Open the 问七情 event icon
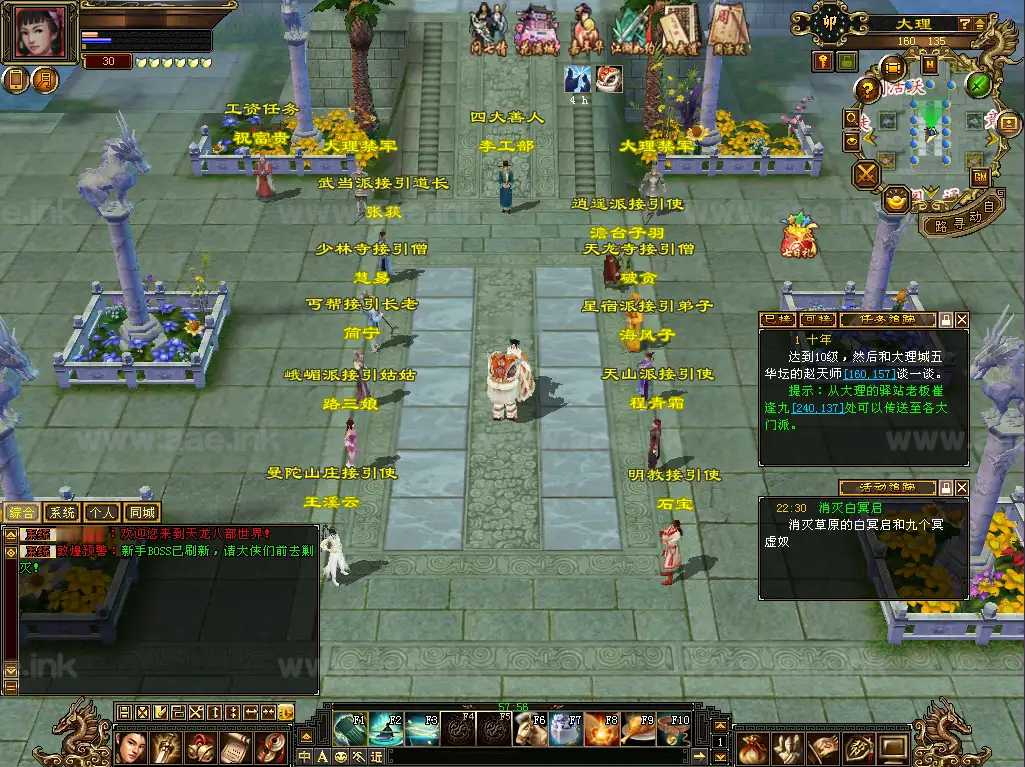 click(489, 30)
